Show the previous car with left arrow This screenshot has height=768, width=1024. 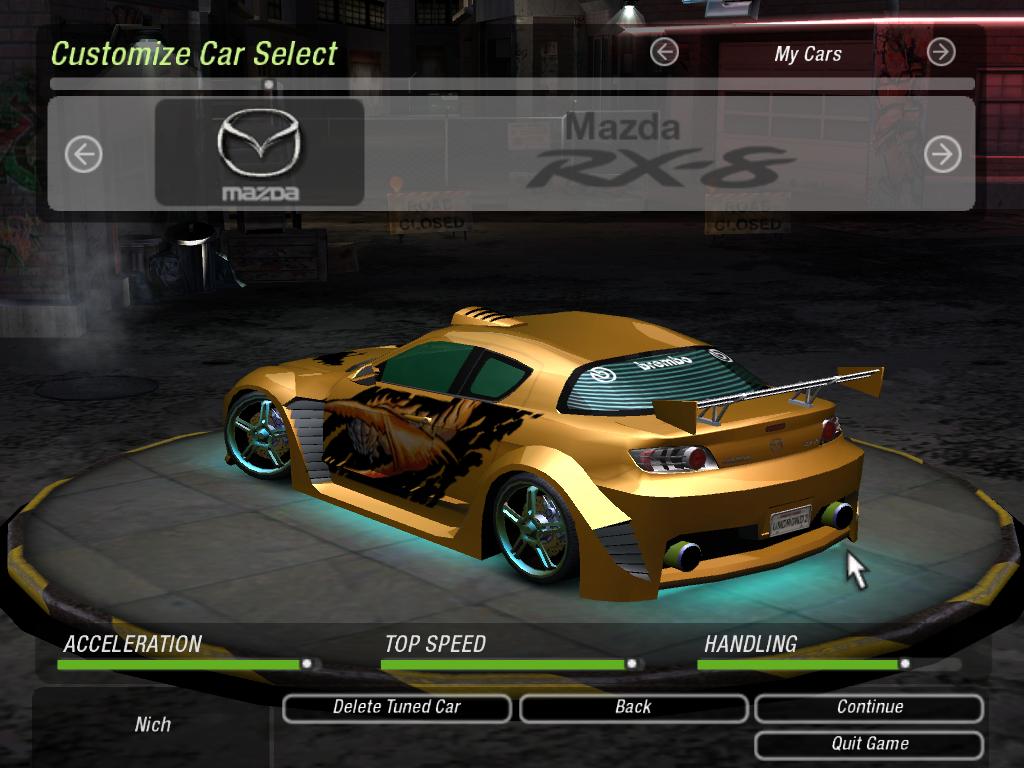(84, 154)
